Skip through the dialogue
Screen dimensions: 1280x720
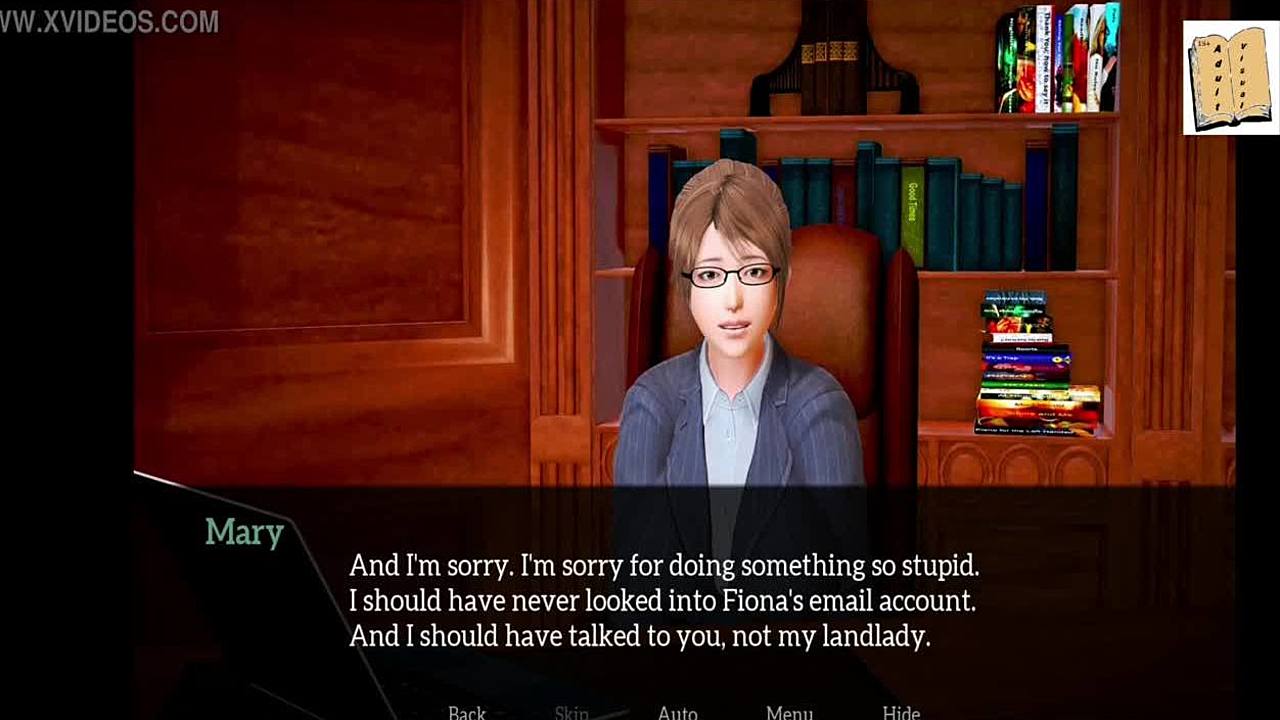(571, 712)
